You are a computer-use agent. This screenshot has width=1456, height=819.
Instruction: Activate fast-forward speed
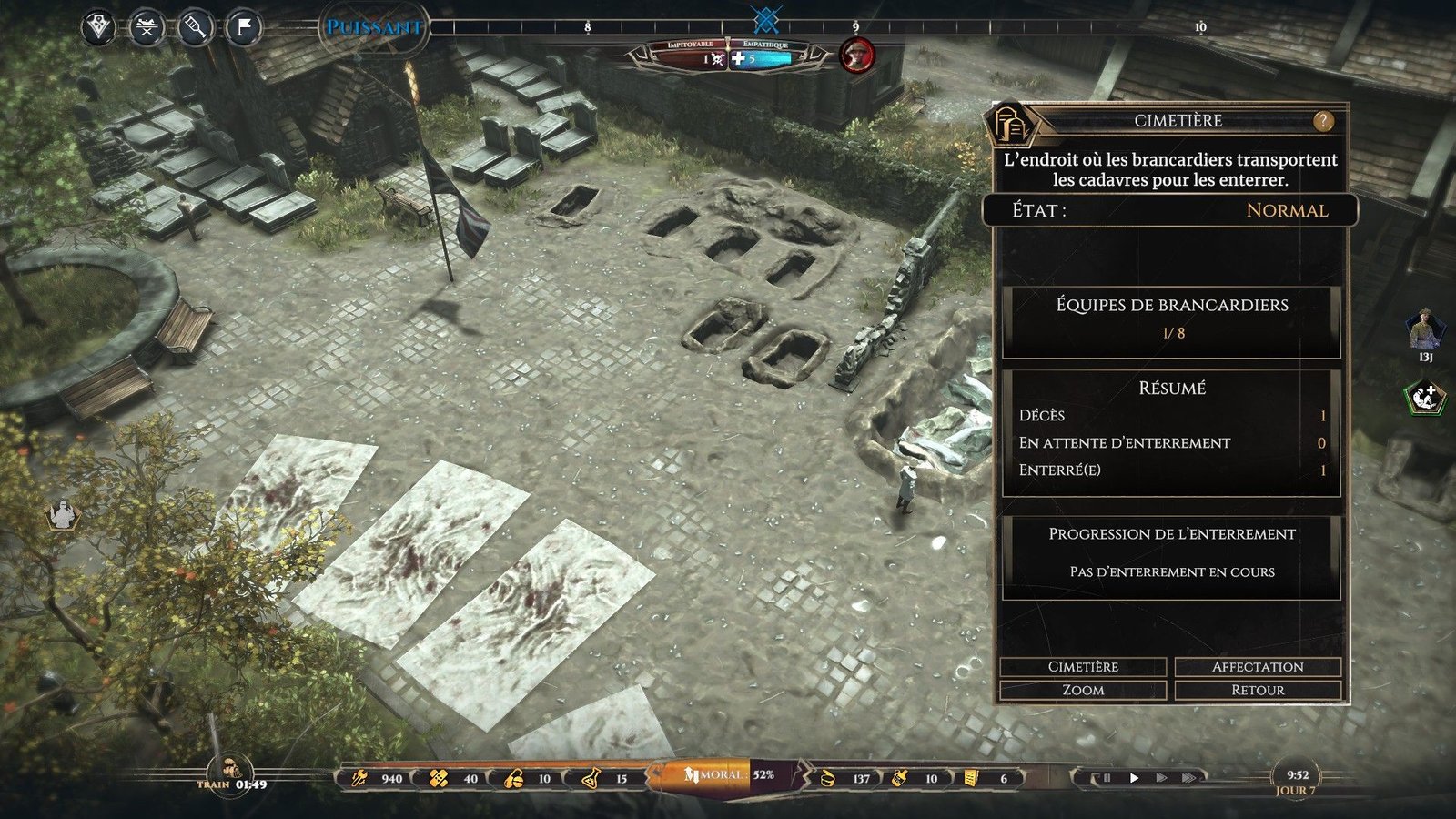1161,778
